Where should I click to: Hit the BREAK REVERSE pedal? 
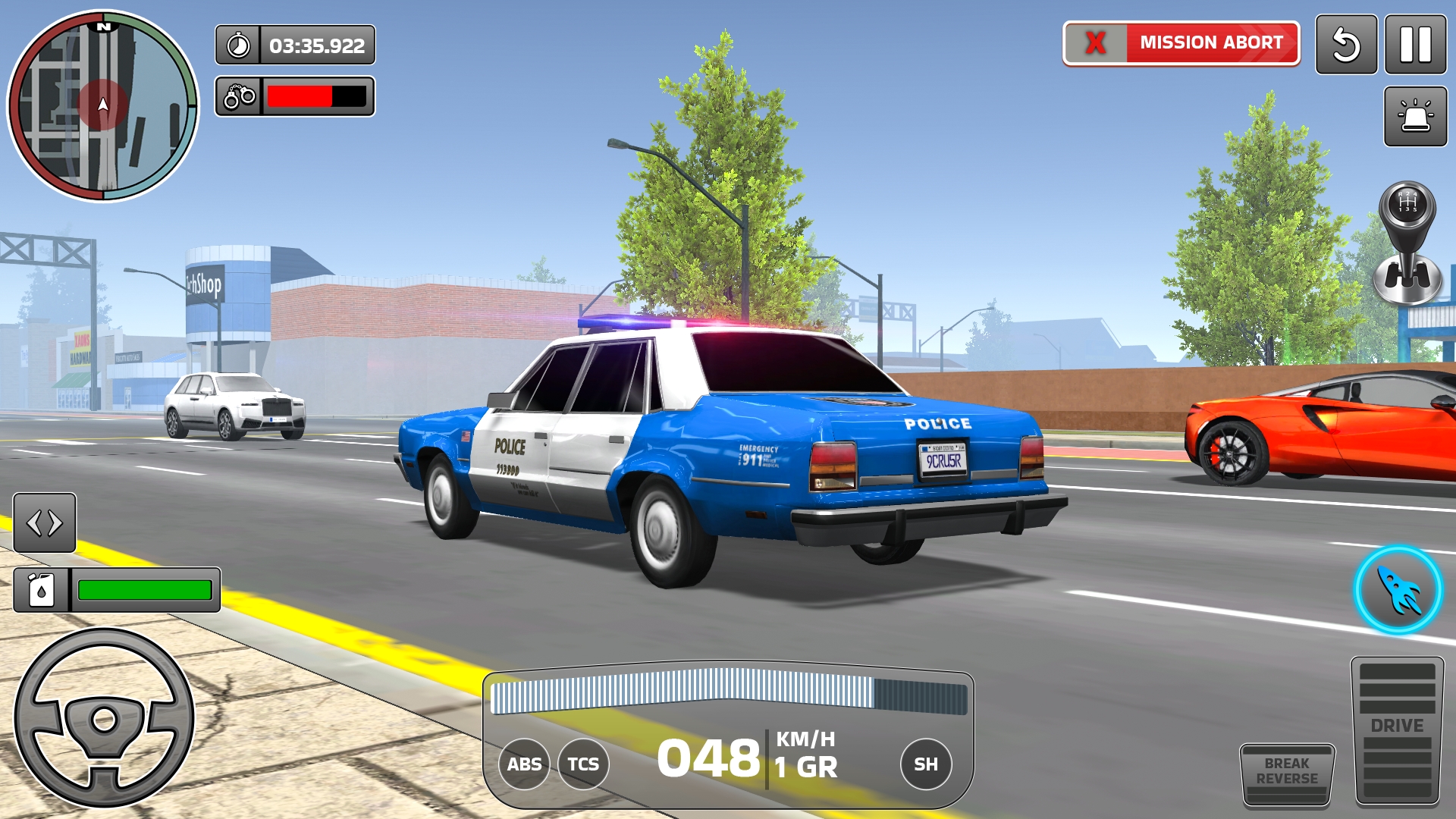pyautogui.click(x=1287, y=773)
